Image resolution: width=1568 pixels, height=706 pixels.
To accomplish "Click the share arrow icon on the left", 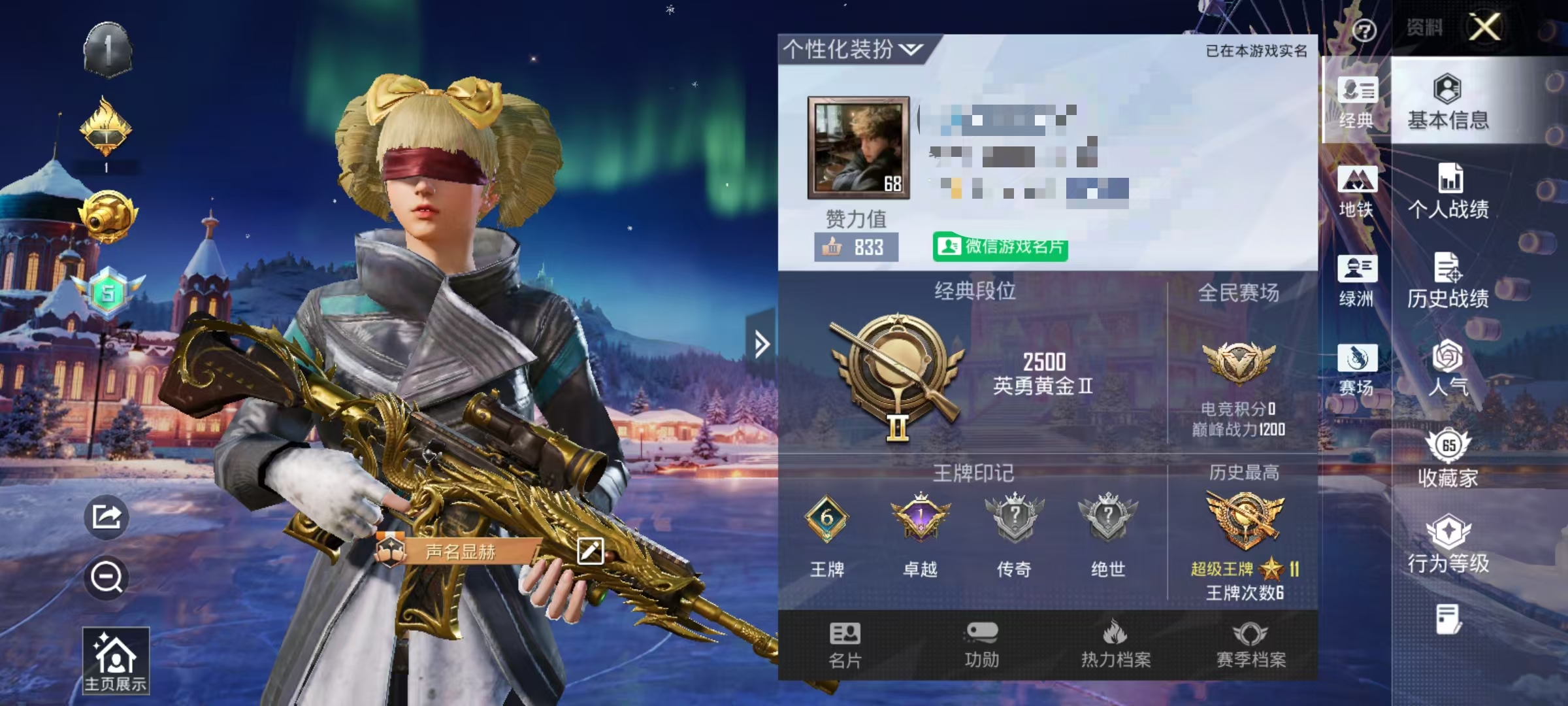I will [106, 516].
